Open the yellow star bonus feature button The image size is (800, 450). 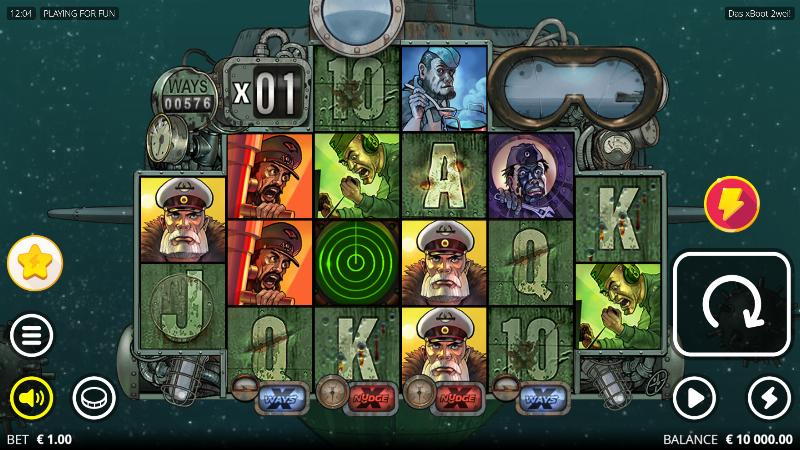[x=35, y=263]
